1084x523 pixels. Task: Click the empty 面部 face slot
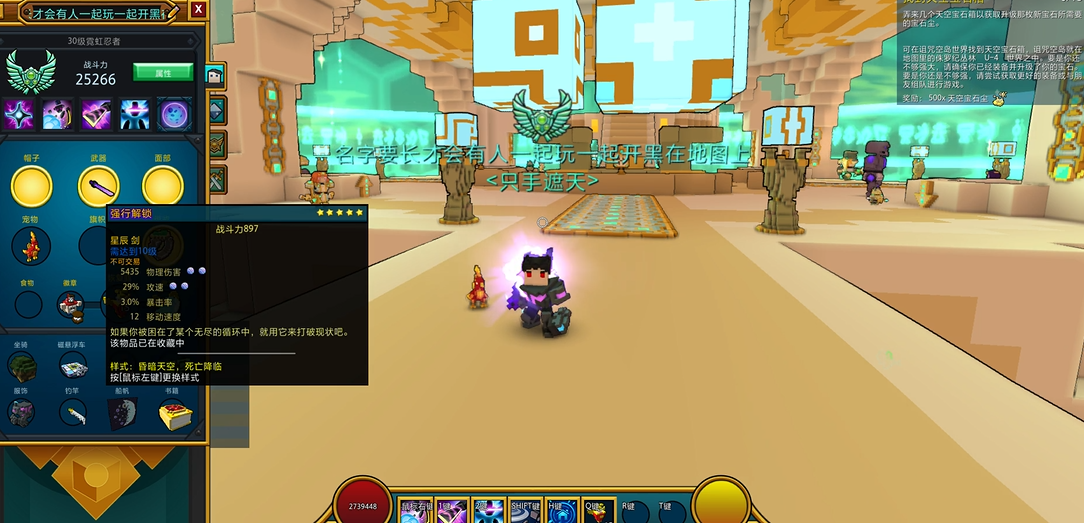[x=163, y=186]
